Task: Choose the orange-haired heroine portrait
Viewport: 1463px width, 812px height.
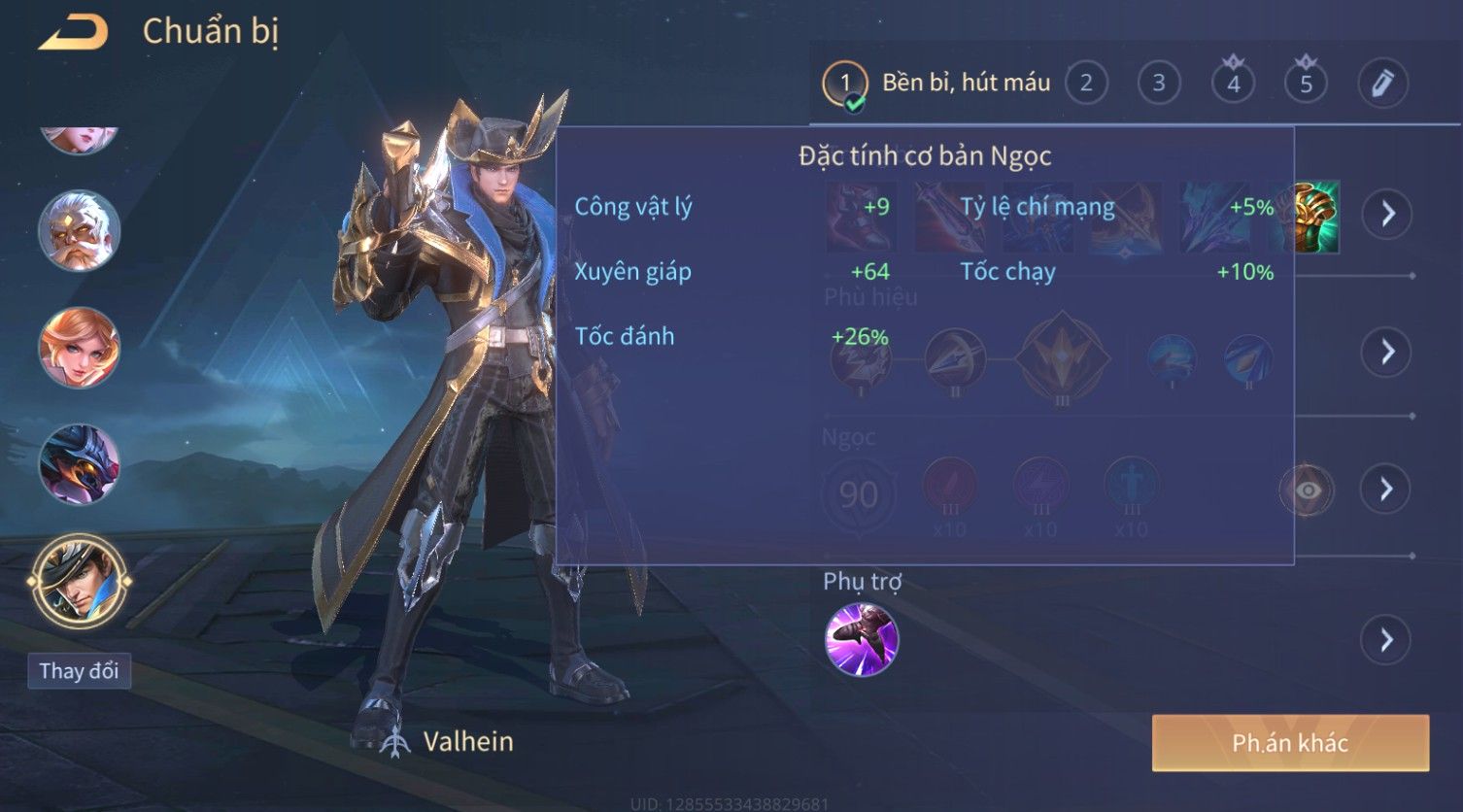Action: (x=79, y=348)
